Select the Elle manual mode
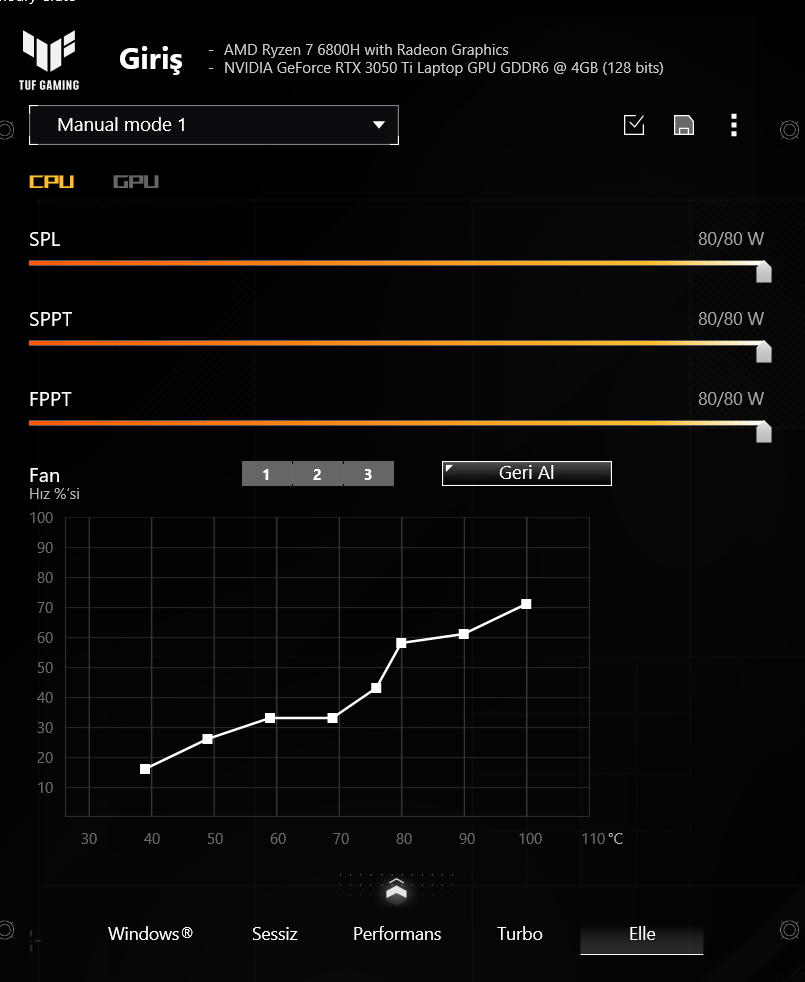805x982 pixels. click(x=642, y=934)
